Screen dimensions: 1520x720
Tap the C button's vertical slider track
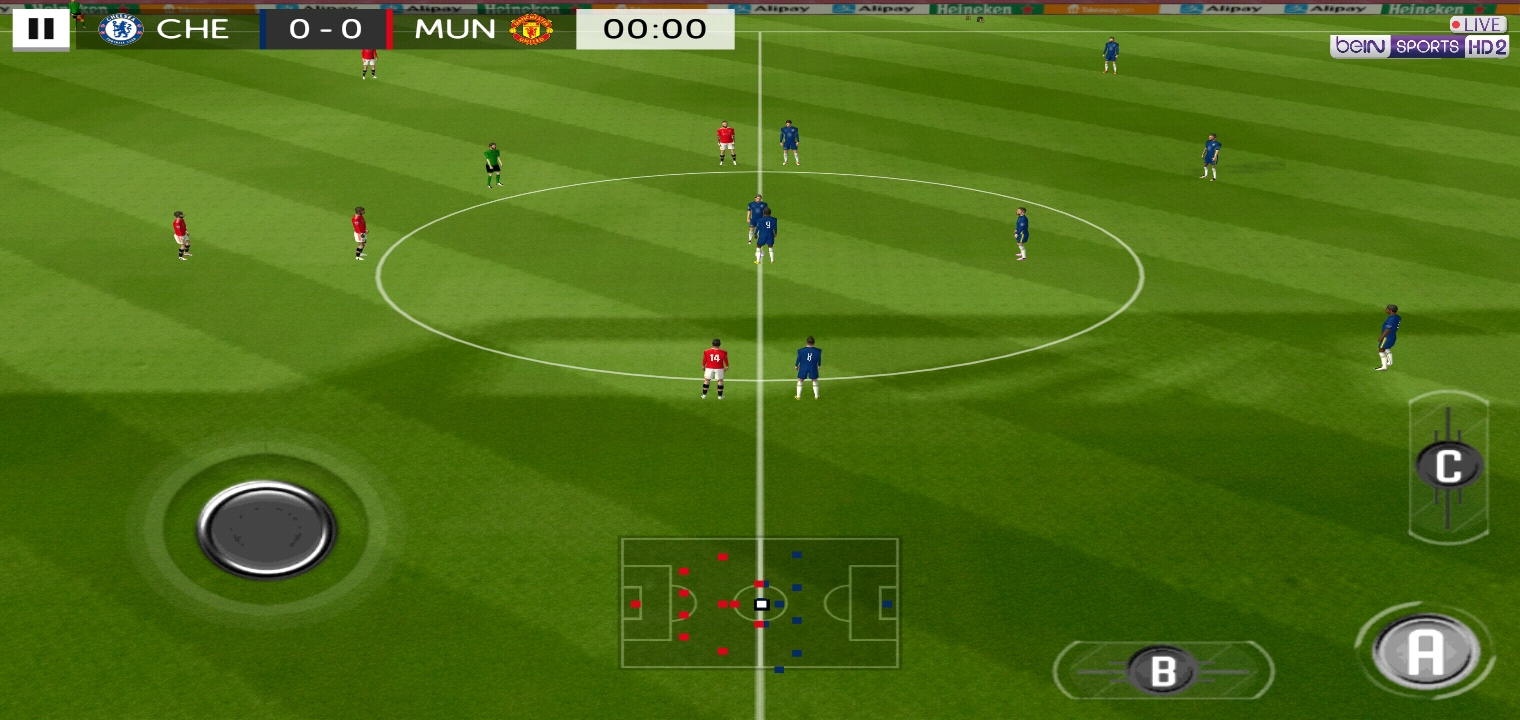pyautogui.click(x=1448, y=465)
